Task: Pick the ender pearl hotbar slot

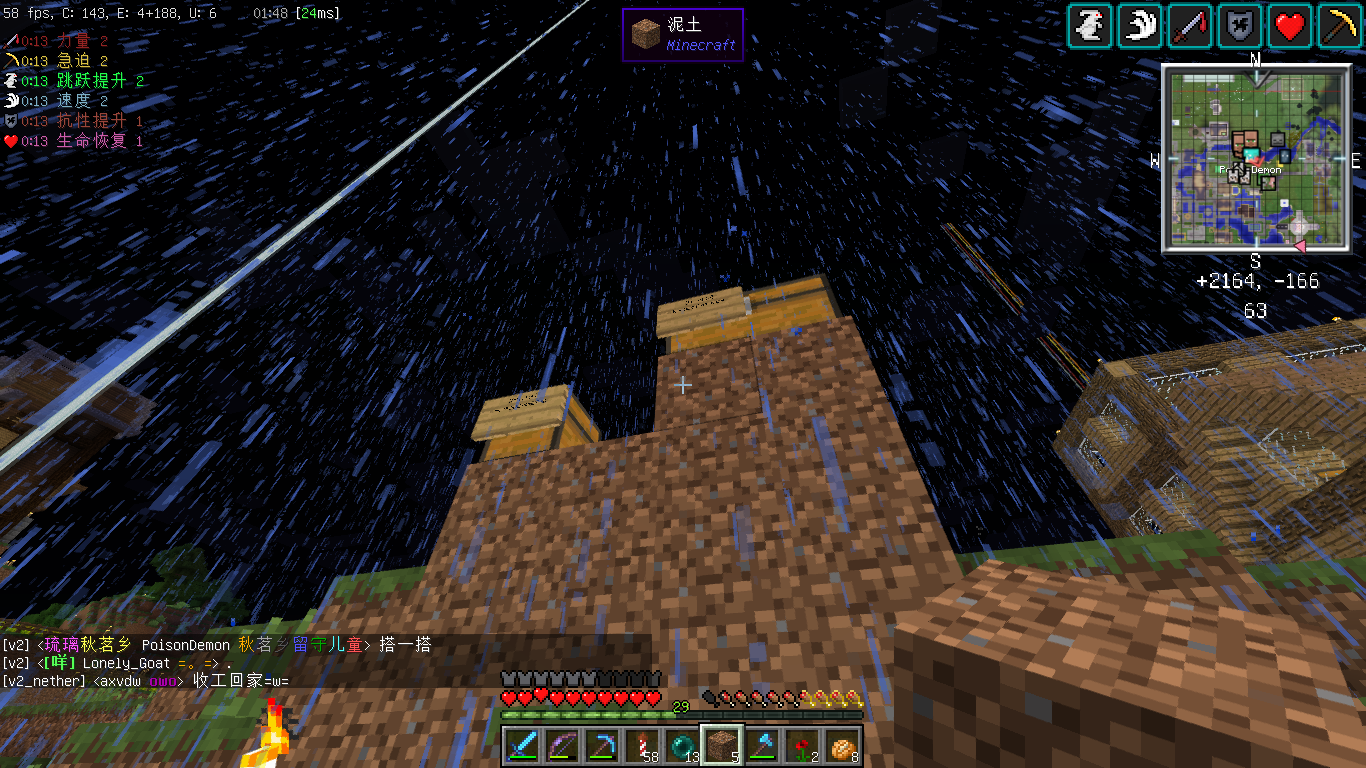Action: tap(682, 746)
